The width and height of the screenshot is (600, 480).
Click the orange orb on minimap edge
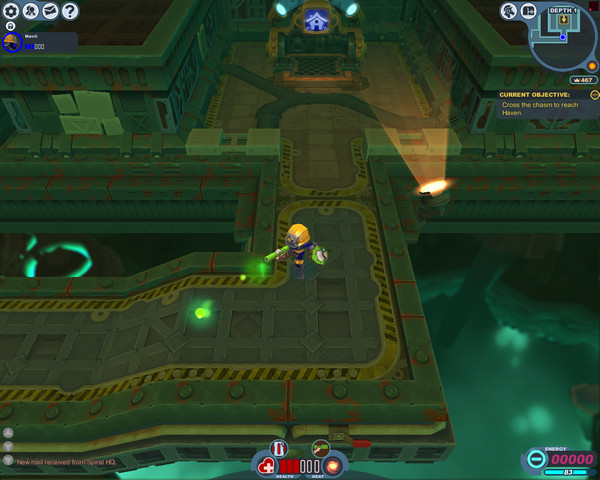(592, 66)
